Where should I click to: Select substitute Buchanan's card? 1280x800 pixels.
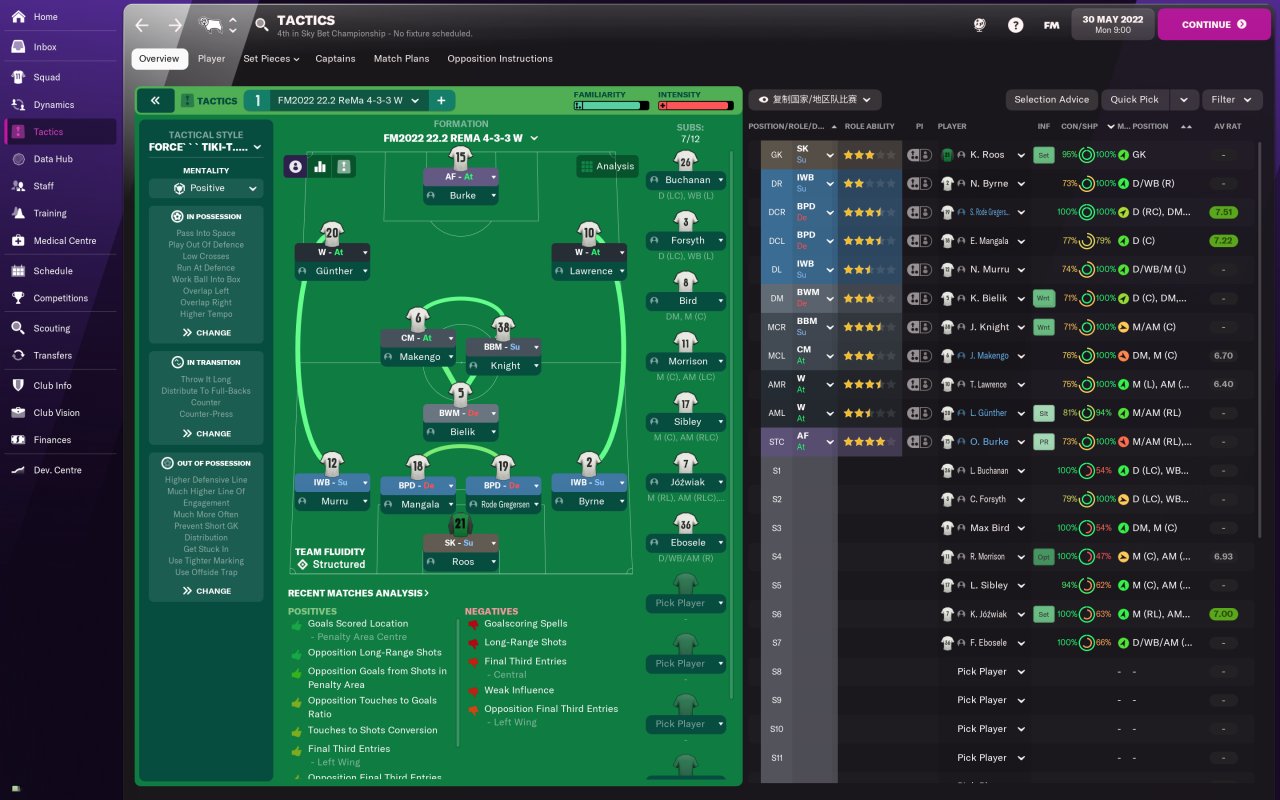686,180
